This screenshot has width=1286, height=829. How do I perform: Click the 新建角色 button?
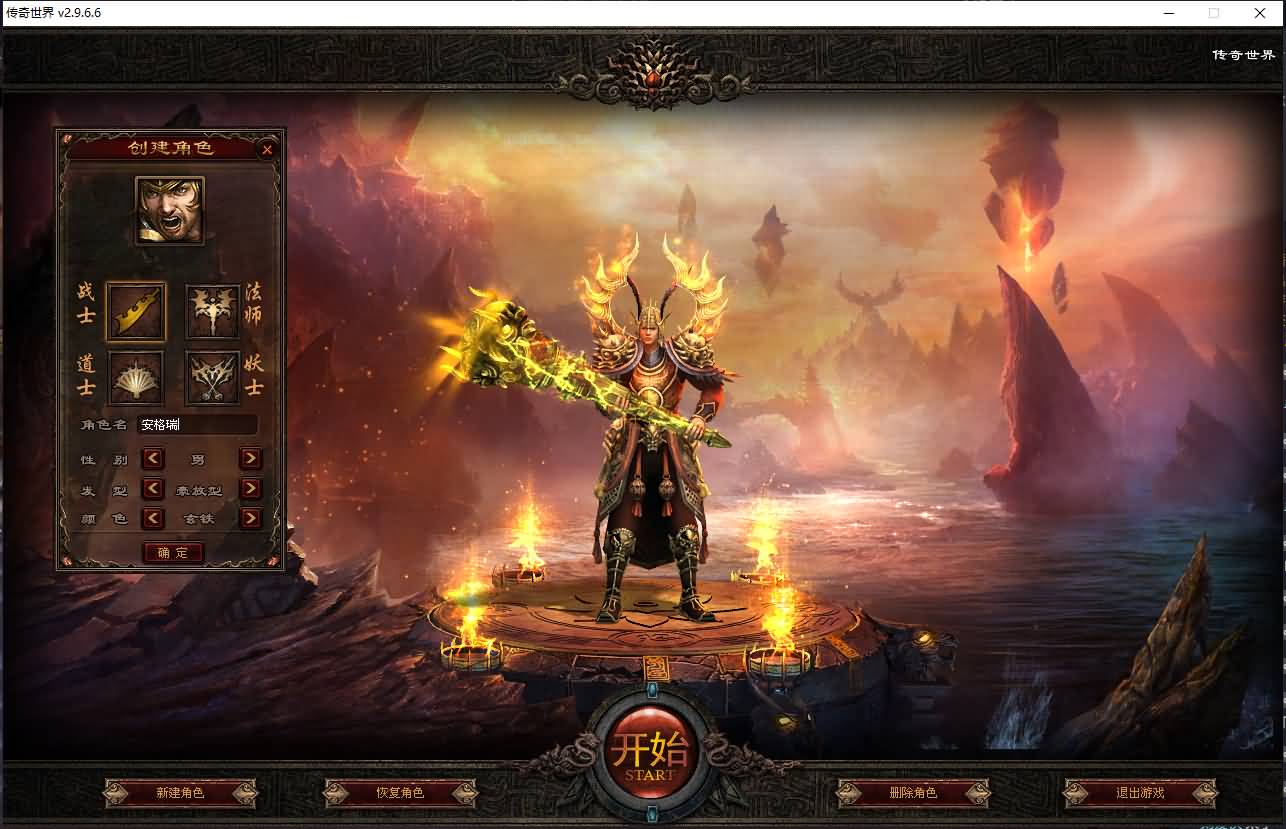click(x=181, y=793)
